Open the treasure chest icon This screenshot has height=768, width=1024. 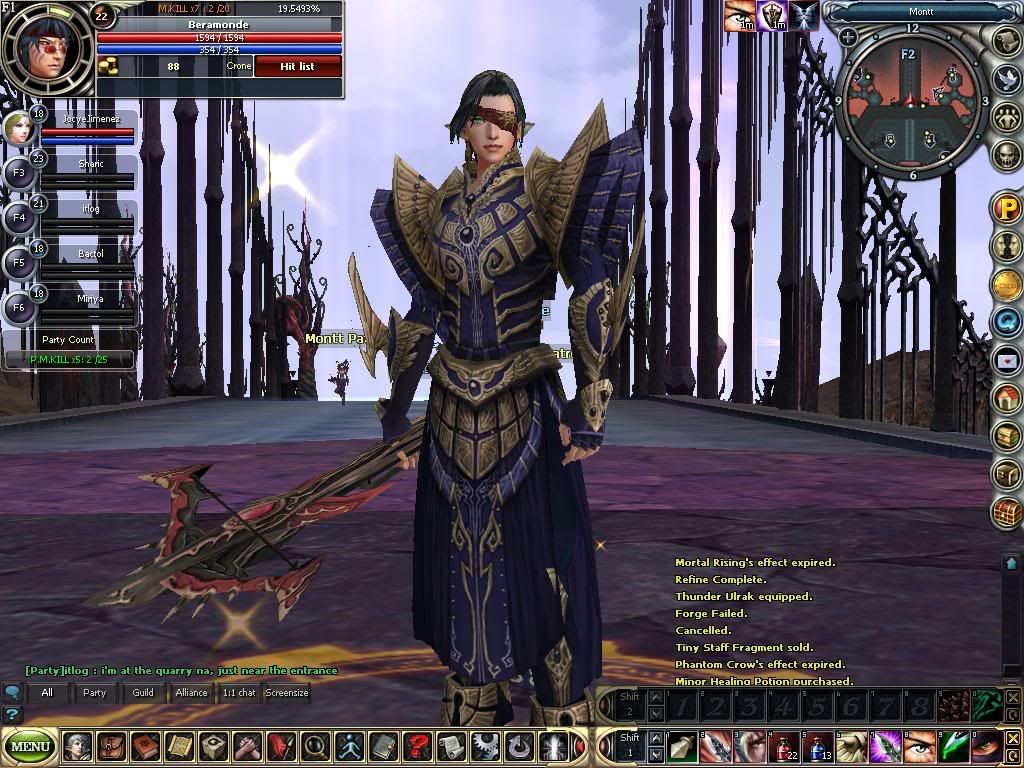1006,513
